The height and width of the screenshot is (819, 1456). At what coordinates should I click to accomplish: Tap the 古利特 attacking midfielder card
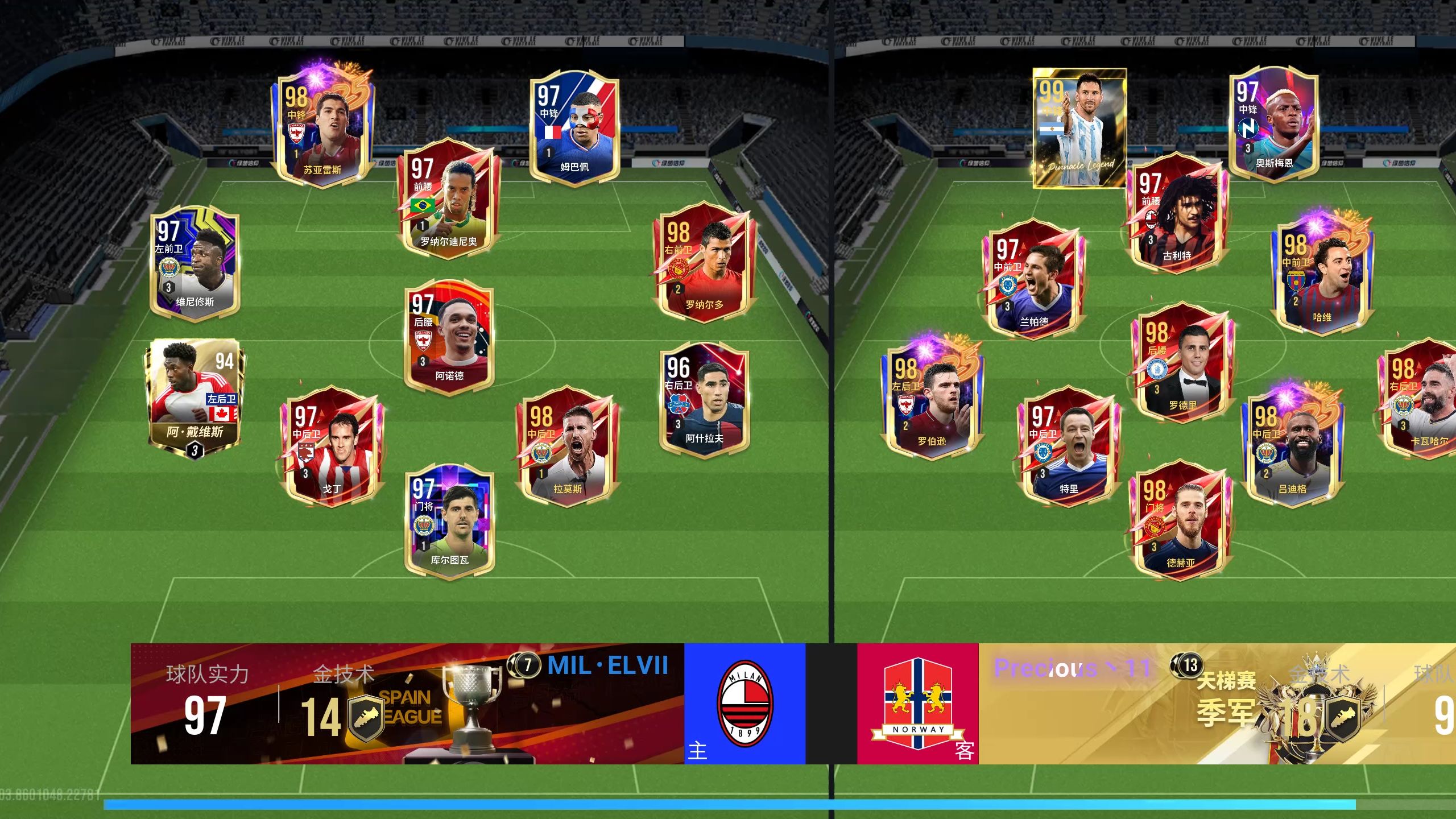(x=1177, y=213)
